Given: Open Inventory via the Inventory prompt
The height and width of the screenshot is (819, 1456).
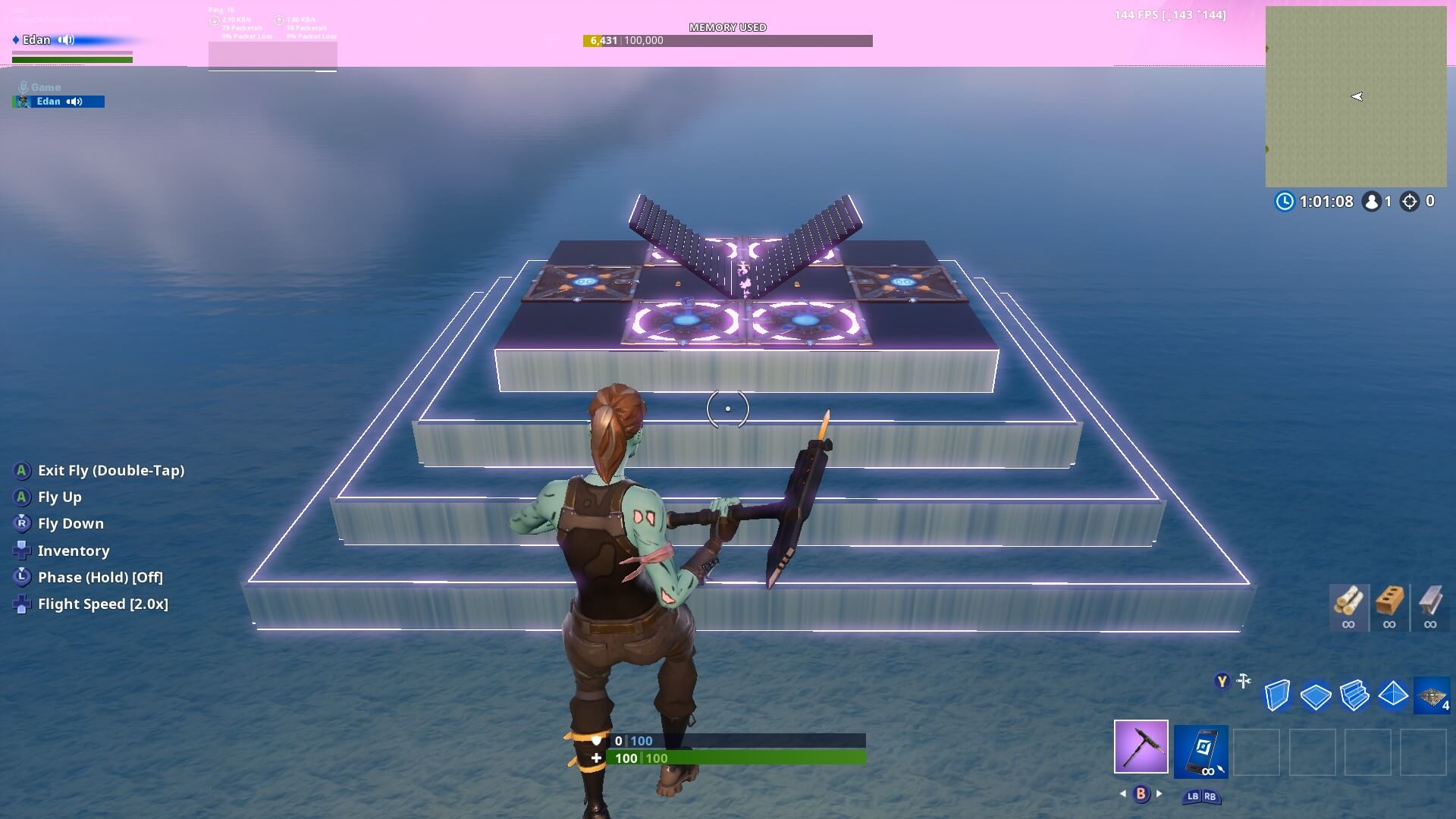Looking at the screenshot, I should point(74,551).
